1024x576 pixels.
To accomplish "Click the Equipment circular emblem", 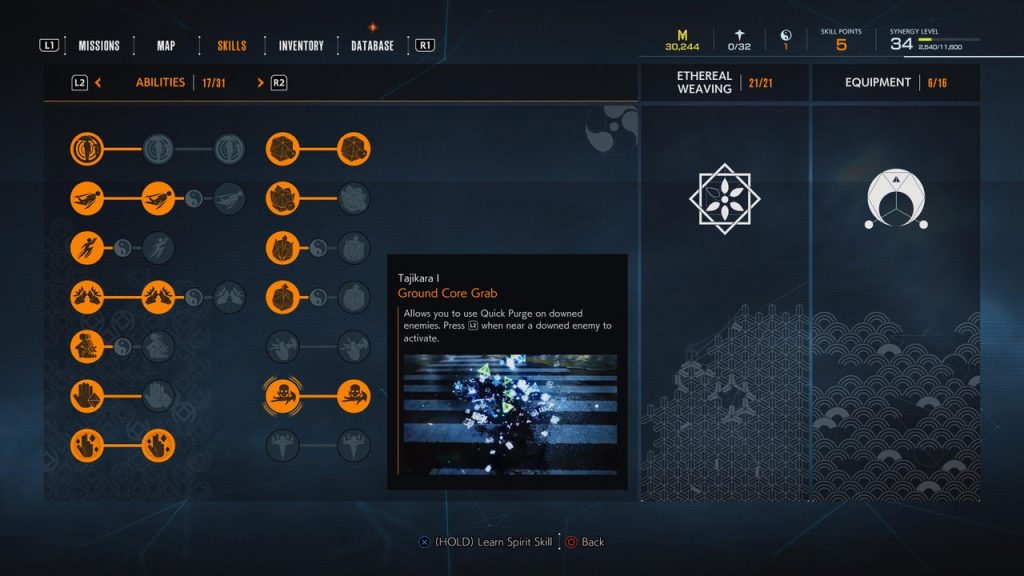I will (x=895, y=199).
